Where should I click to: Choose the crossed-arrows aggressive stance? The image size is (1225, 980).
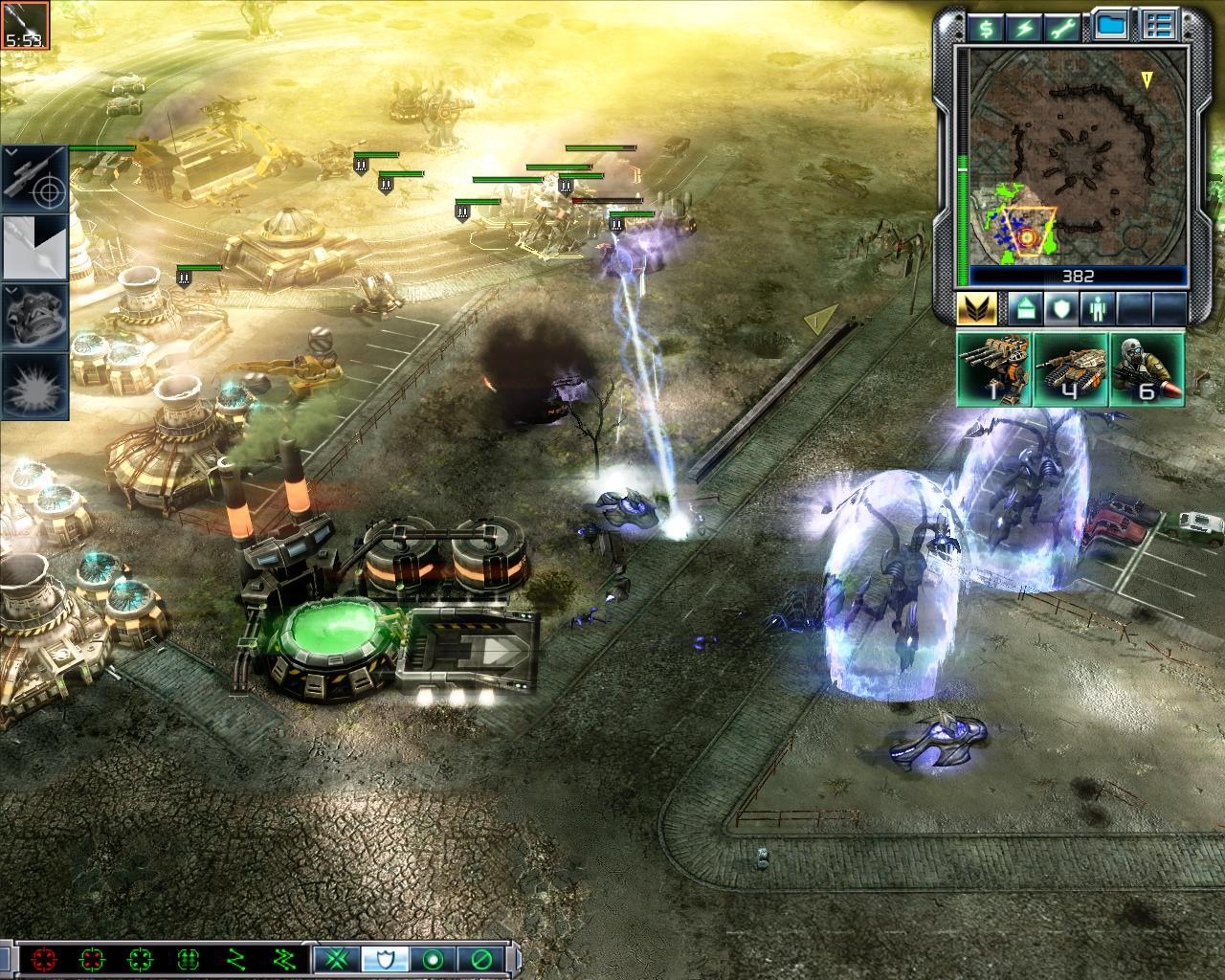[x=337, y=959]
